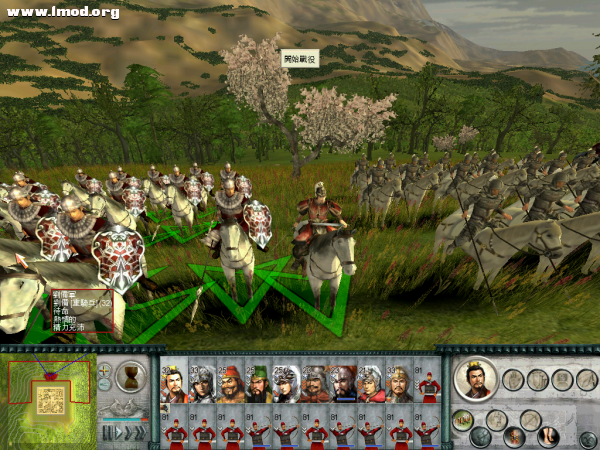Toggle the running feet order button
Viewport: 600px width, 450px height.
[547, 436]
